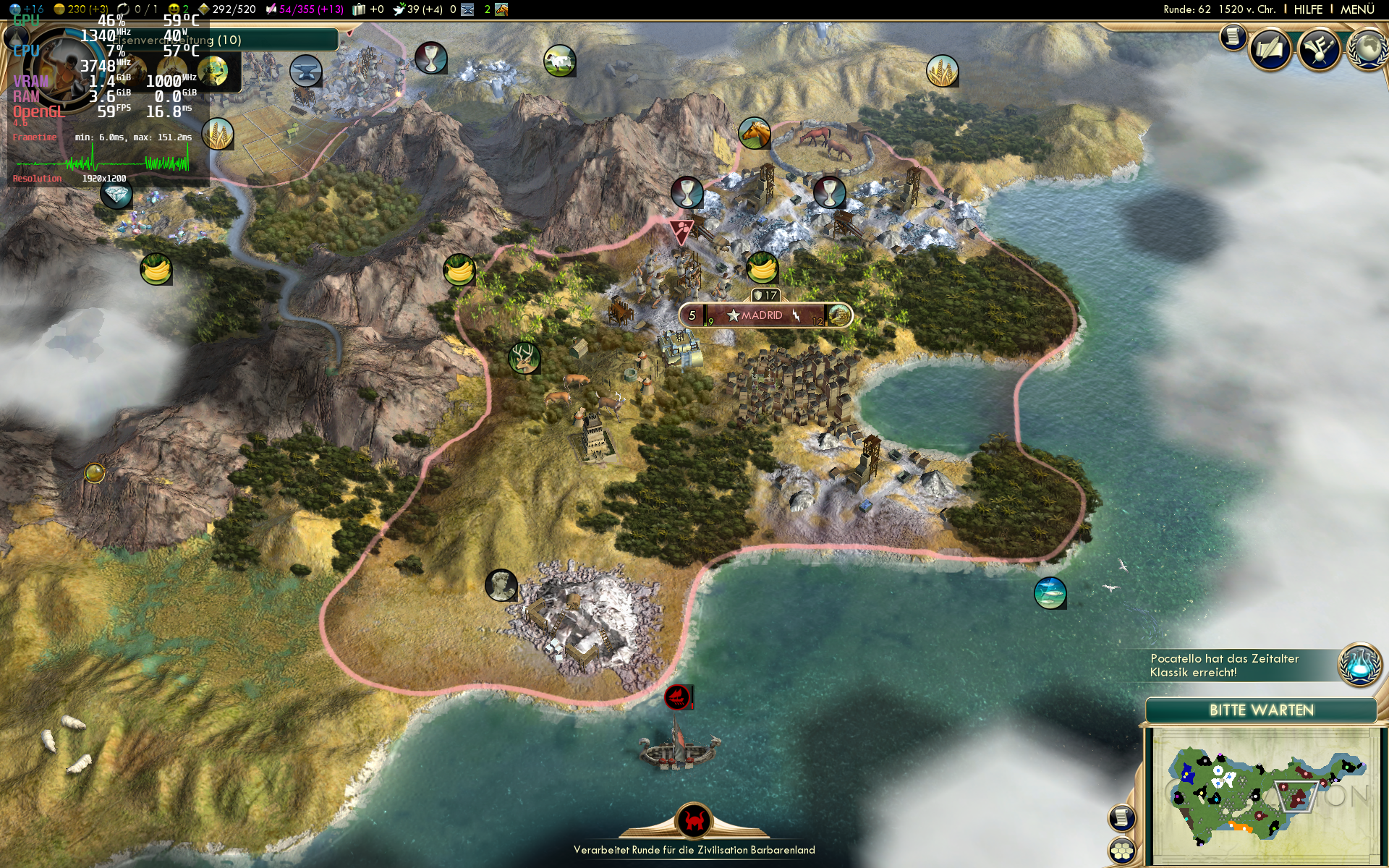The width and height of the screenshot is (1389, 868).
Task: Open the notification log scroll icon top right
Action: pos(1232,38)
